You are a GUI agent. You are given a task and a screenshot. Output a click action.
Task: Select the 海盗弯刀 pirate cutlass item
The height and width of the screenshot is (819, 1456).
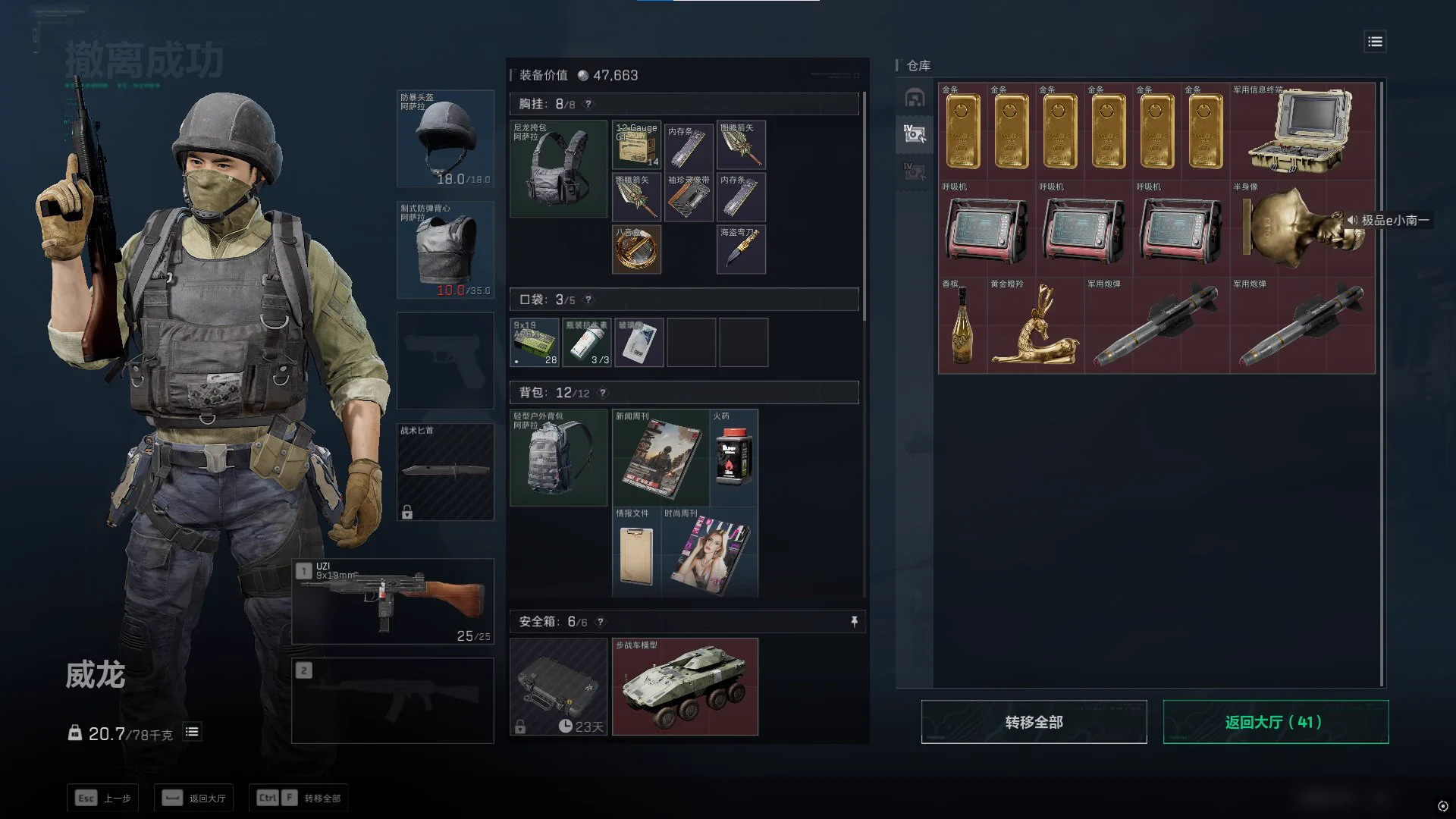741,249
